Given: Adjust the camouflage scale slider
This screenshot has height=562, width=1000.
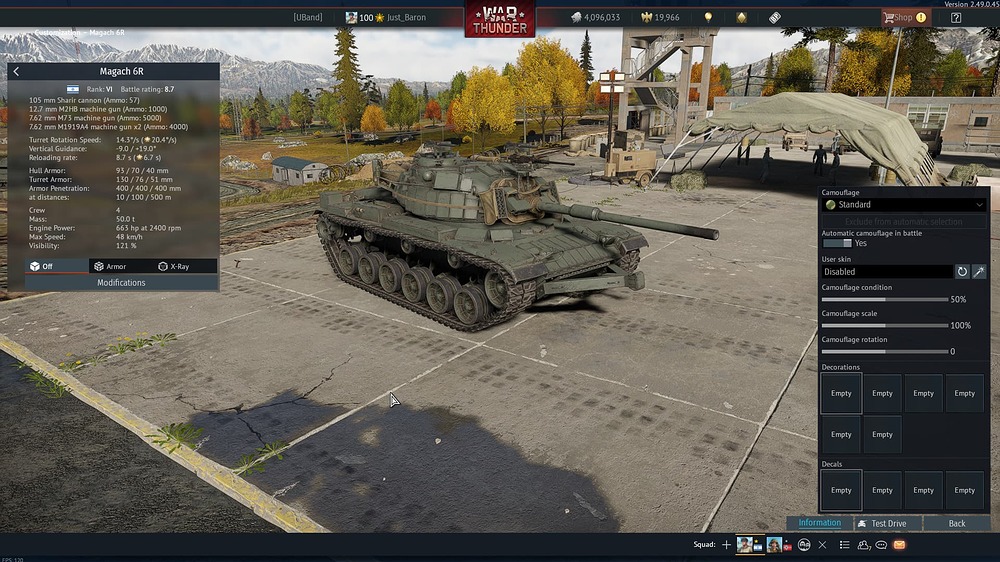Looking at the screenshot, I should (x=884, y=325).
